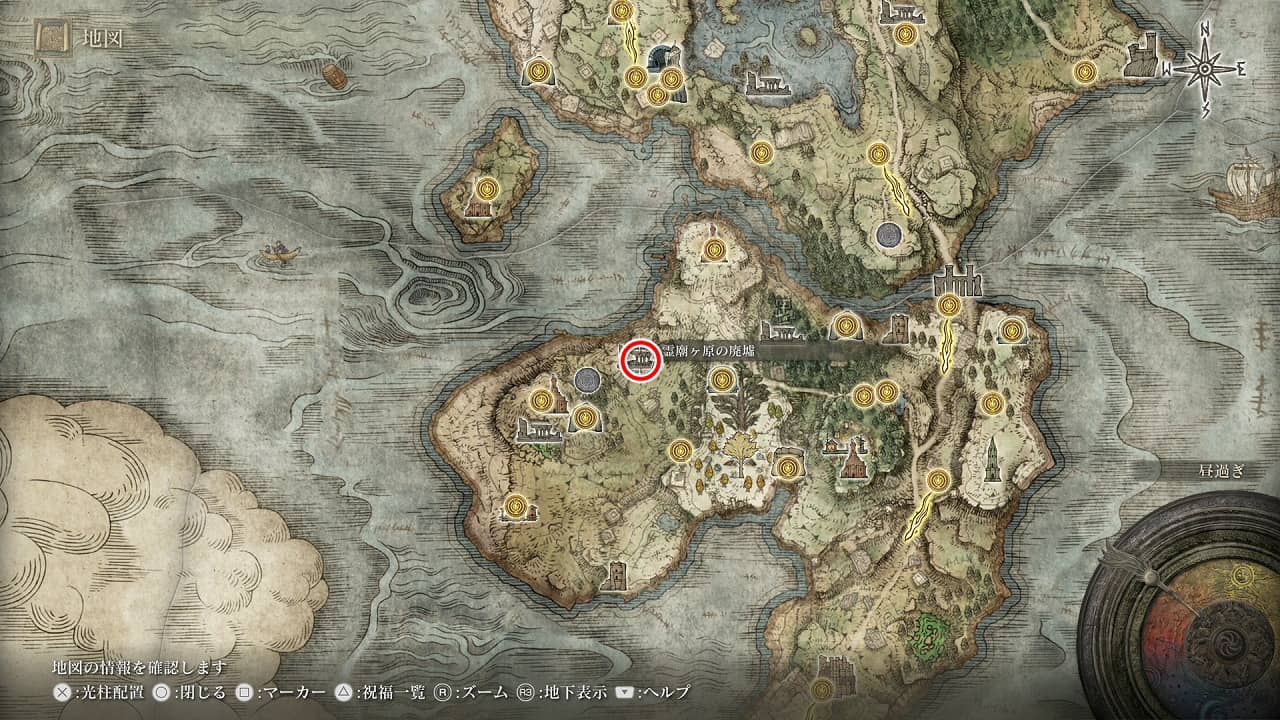This screenshot has width=1280, height=720.
Task: Select the grace marker beside the compass-side ruined tower
Action: tap(1085, 72)
